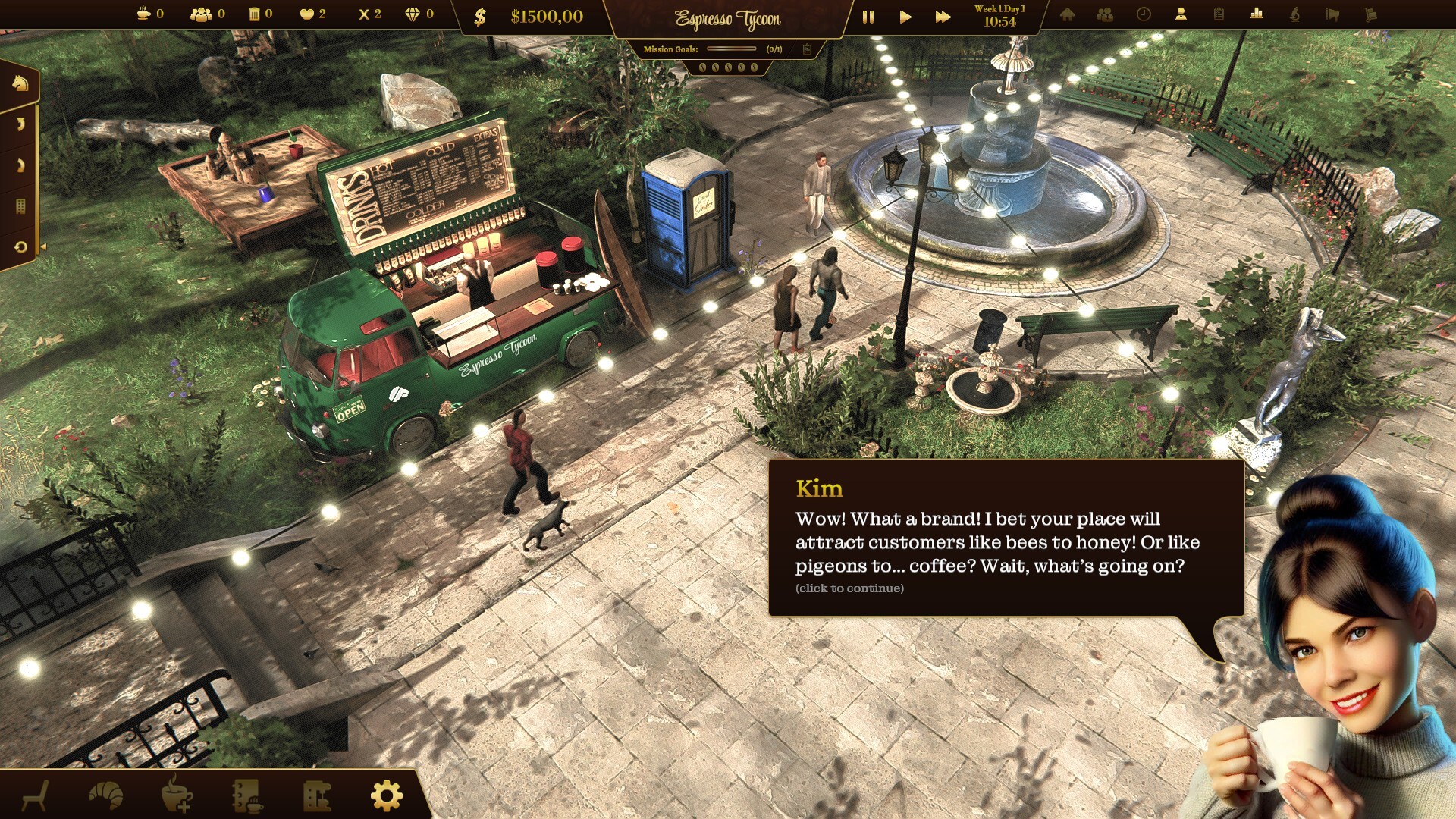Set game speed to normal play
This screenshot has height=819, width=1456.
[905, 17]
